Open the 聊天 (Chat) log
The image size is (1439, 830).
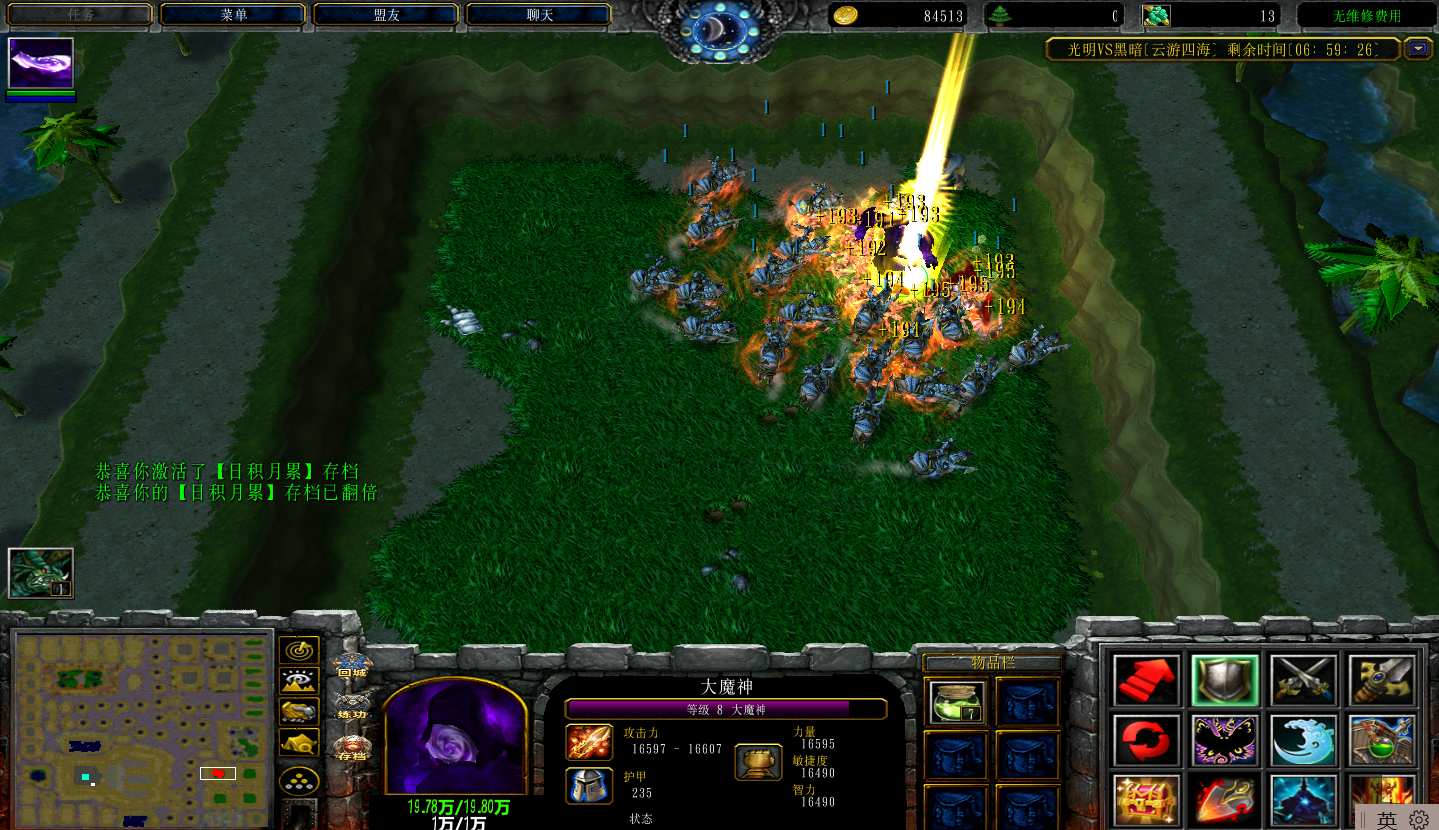pos(539,15)
